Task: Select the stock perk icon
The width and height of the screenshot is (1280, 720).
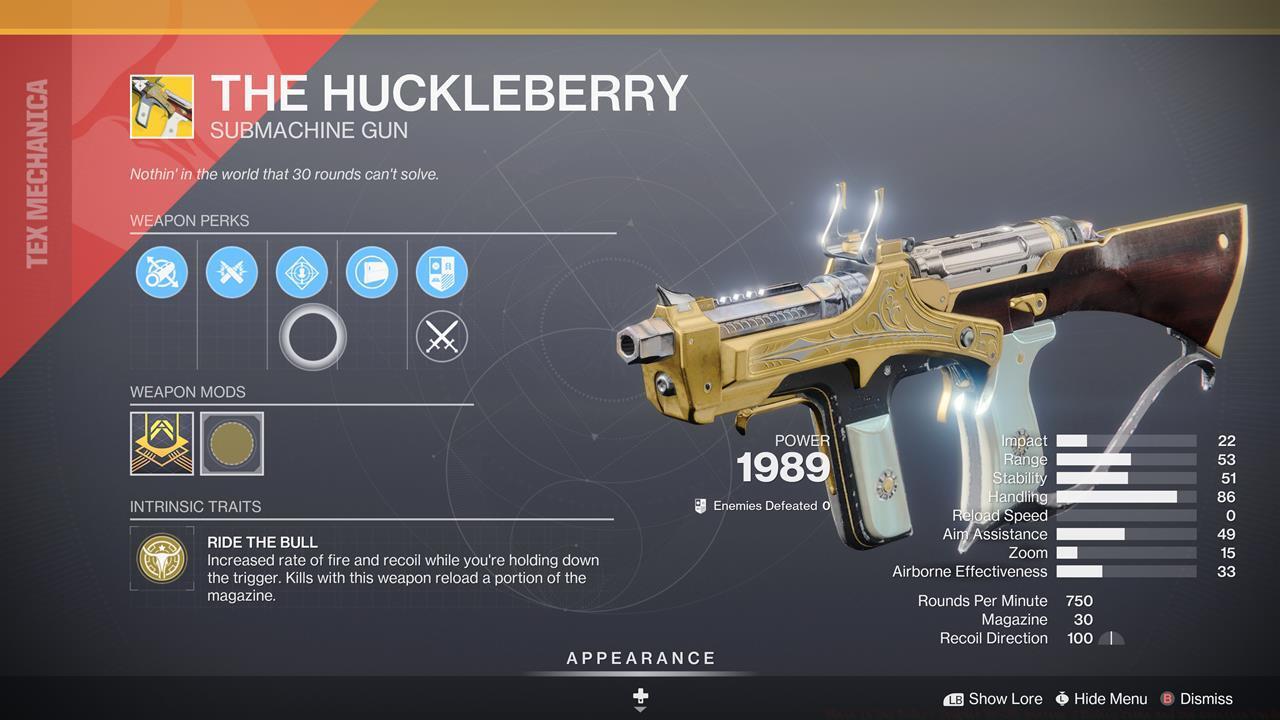Action: click(x=371, y=272)
